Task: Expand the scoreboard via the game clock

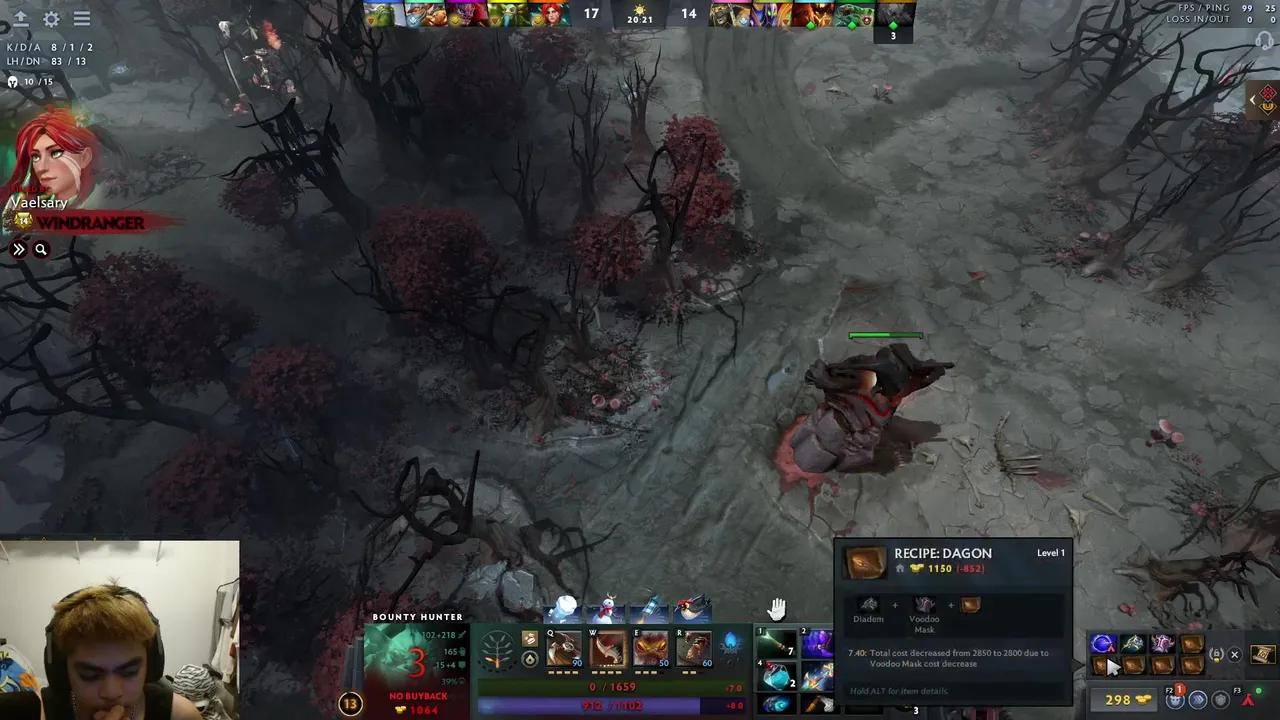Action: point(640,21)
